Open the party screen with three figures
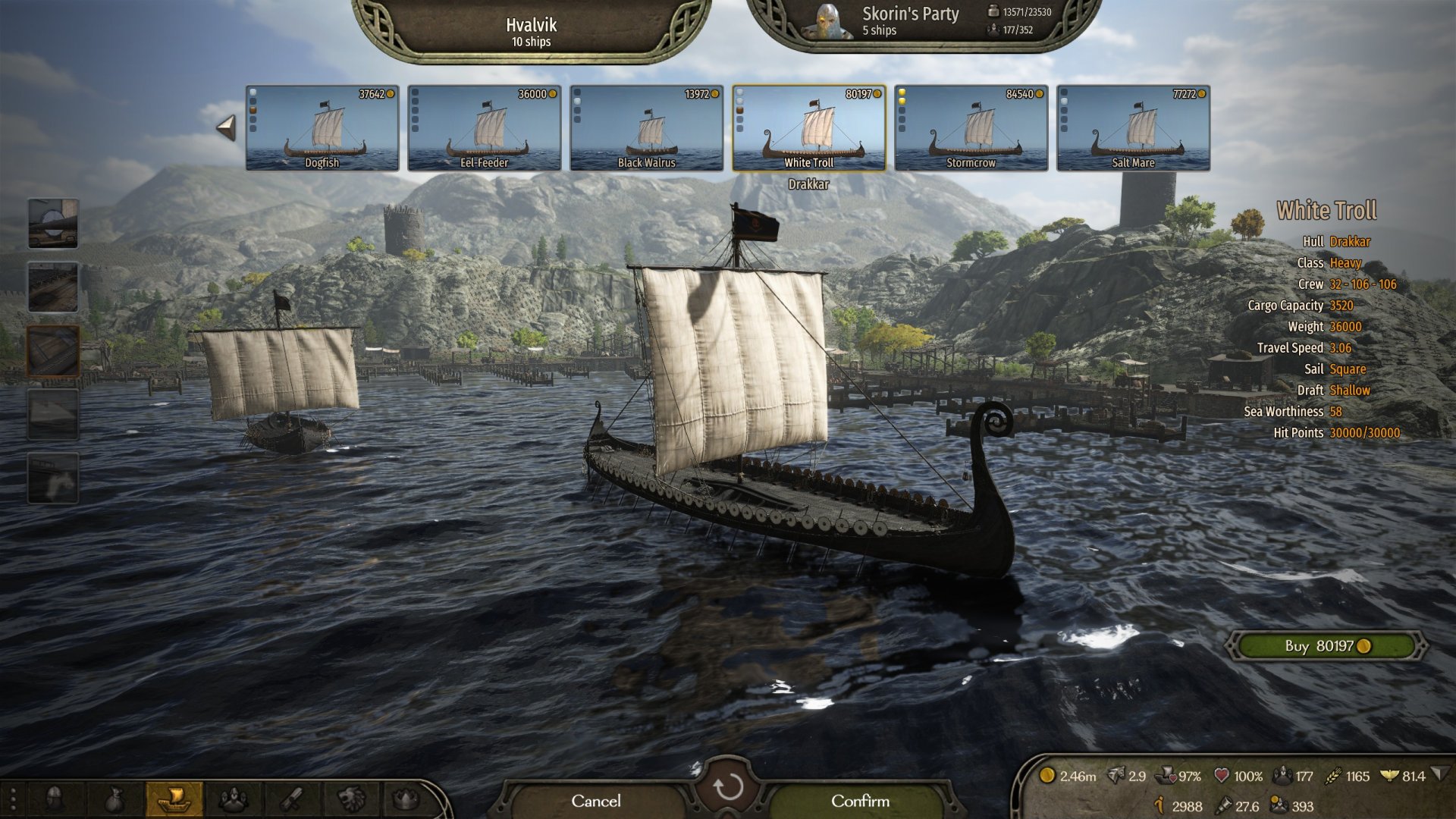 233,799
